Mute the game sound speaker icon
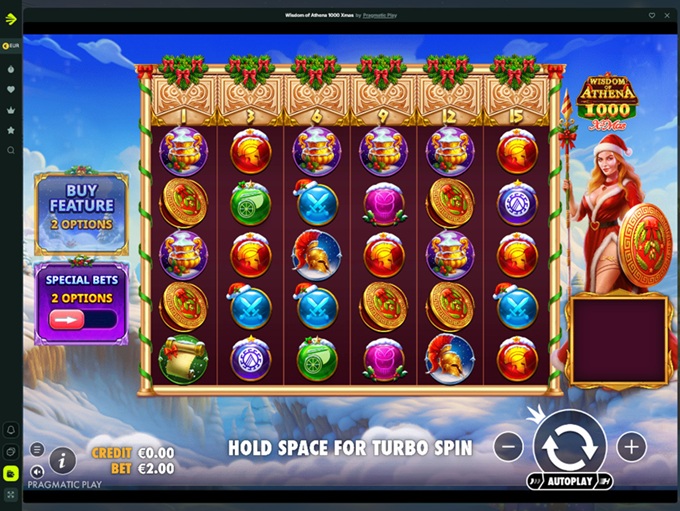This screenshot has height=511, width=680. click(37, 471)
